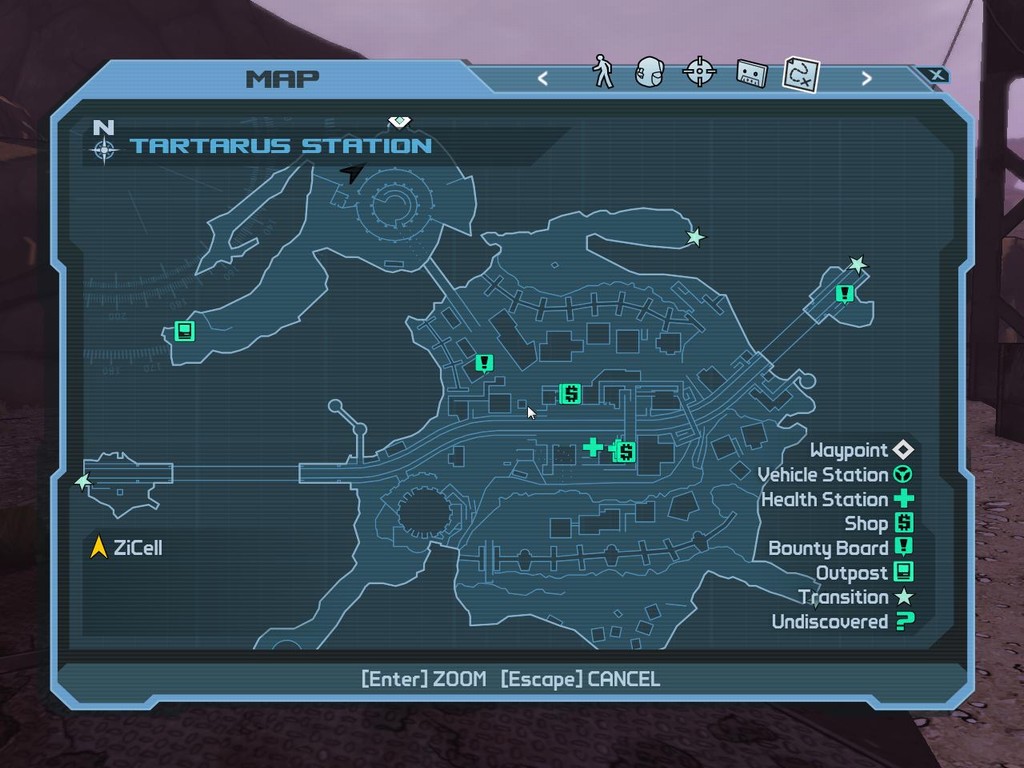Go to previous tab with left arrow

pos(543,78)
